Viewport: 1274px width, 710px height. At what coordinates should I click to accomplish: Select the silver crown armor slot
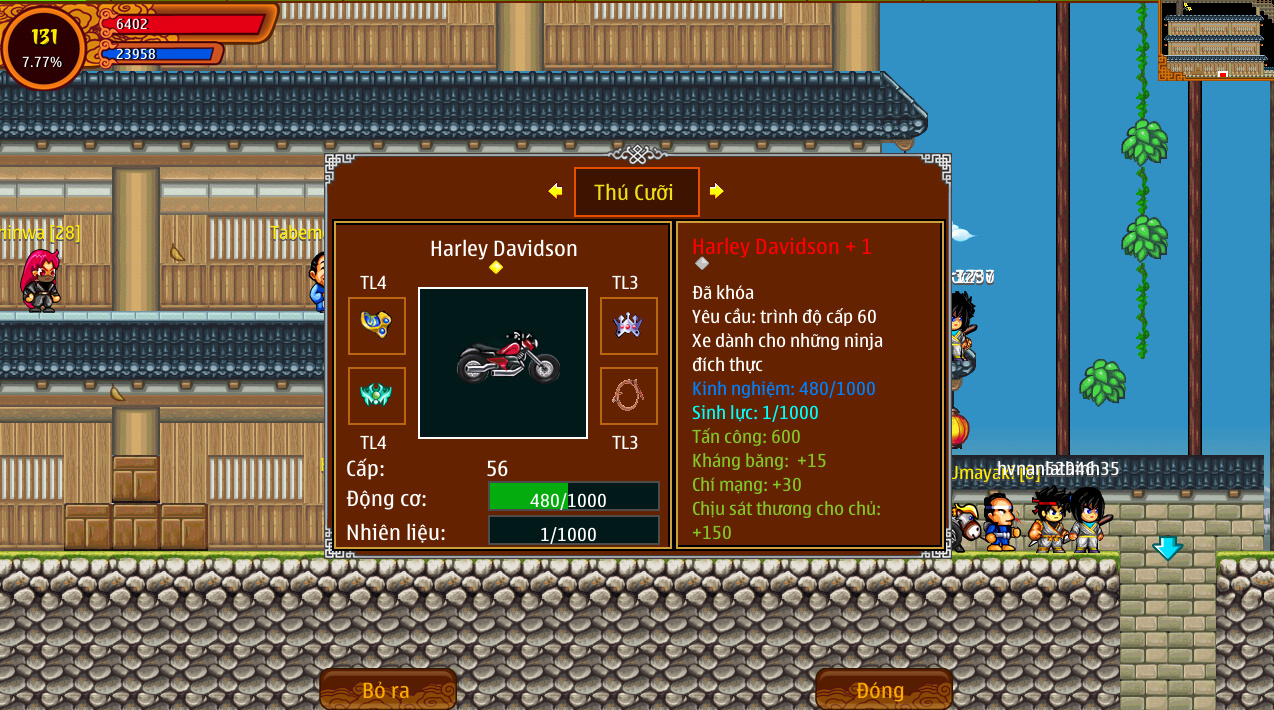click(628, 326)
